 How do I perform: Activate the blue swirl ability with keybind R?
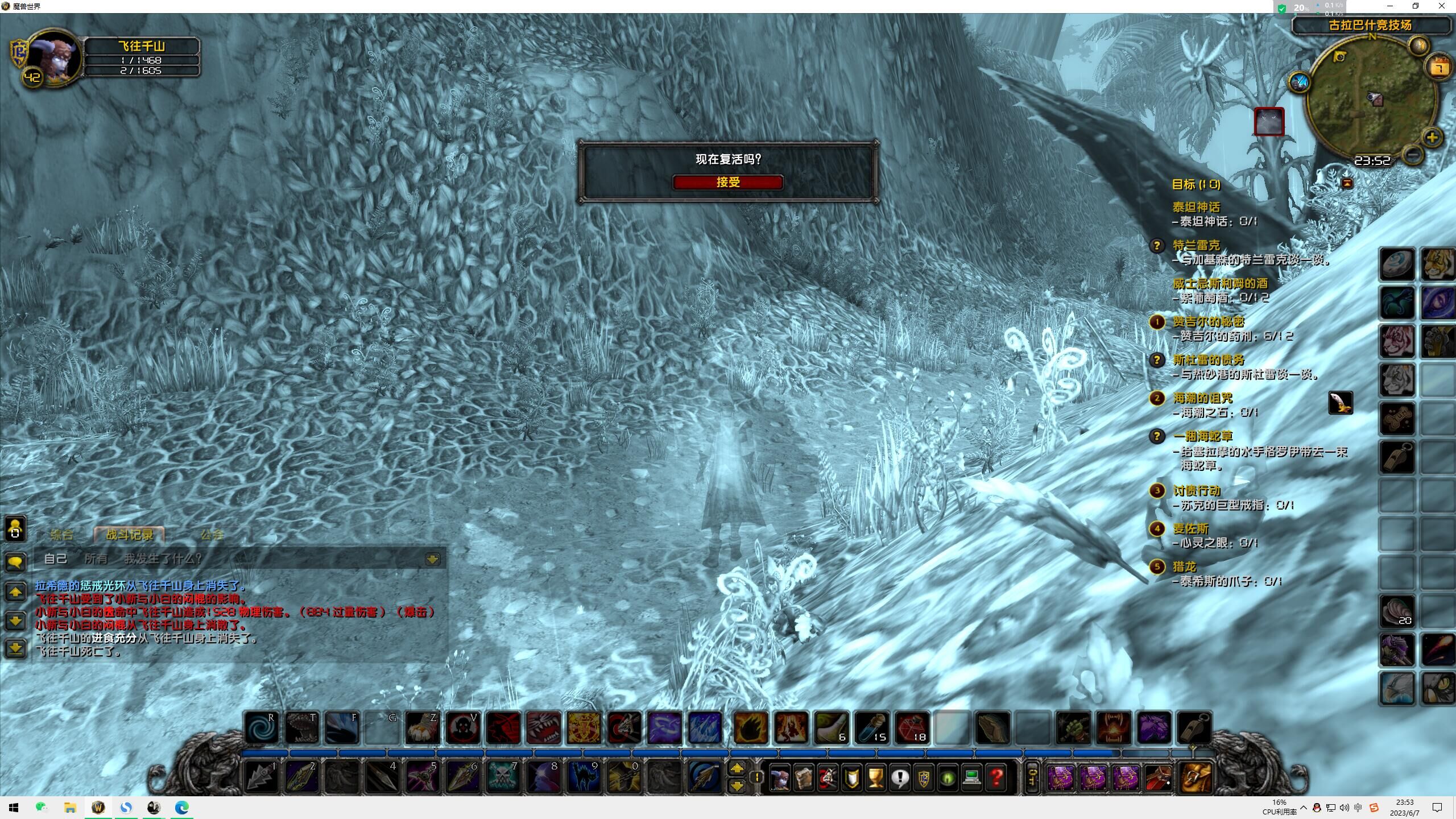tap(262, 727)
